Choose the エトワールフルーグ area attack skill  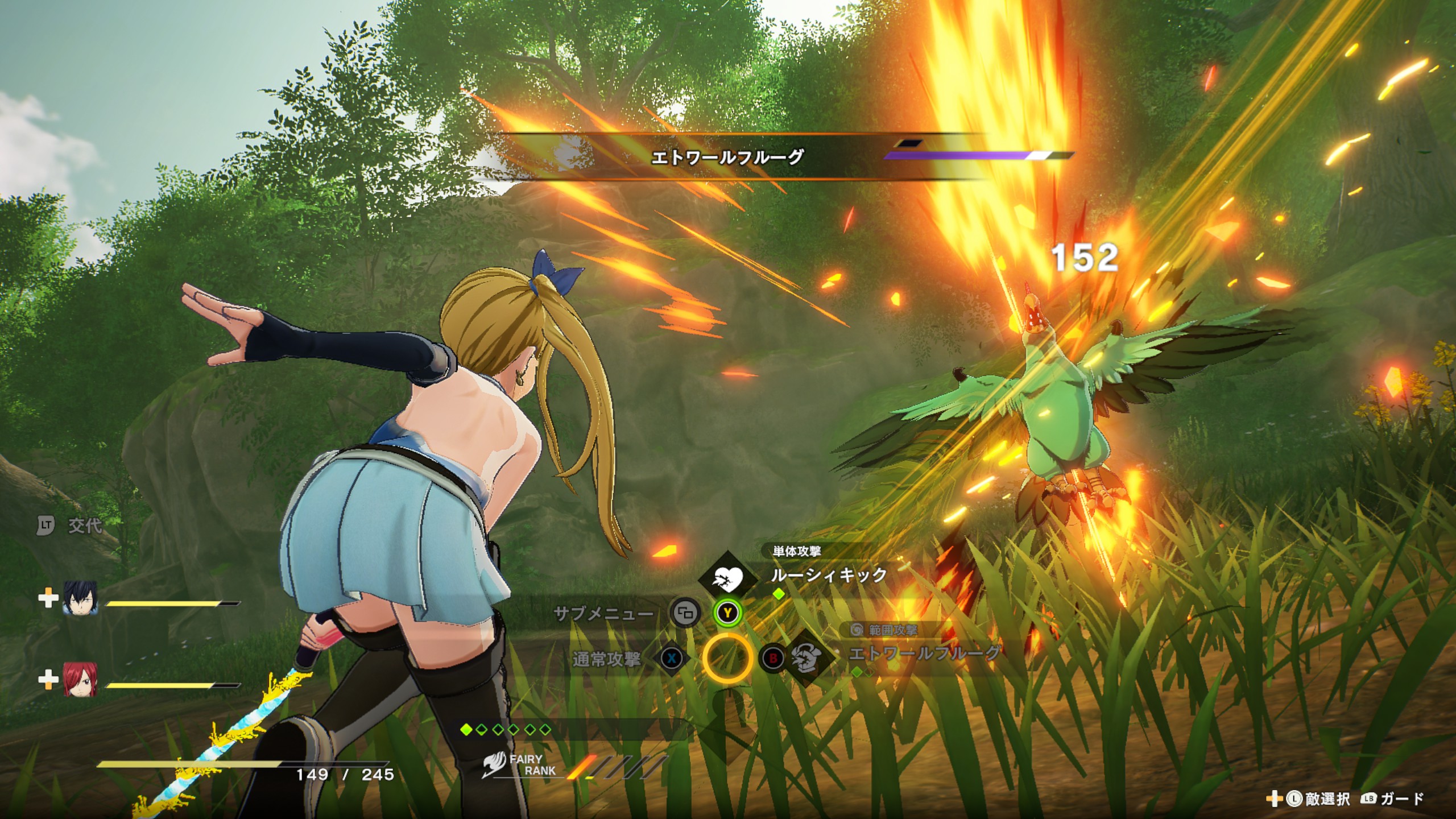[x=923, y=653]
